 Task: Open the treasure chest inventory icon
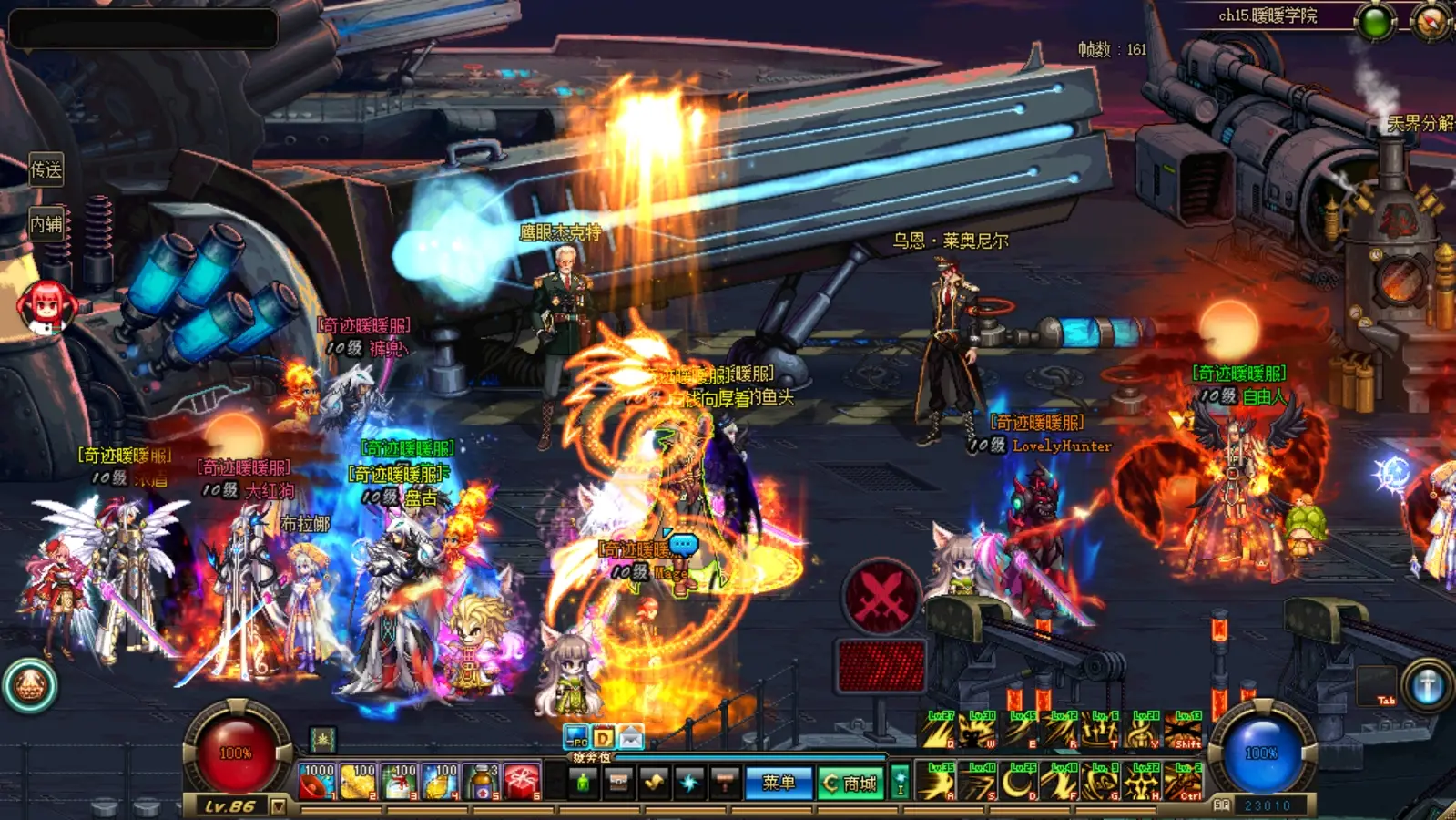point(618,783)
